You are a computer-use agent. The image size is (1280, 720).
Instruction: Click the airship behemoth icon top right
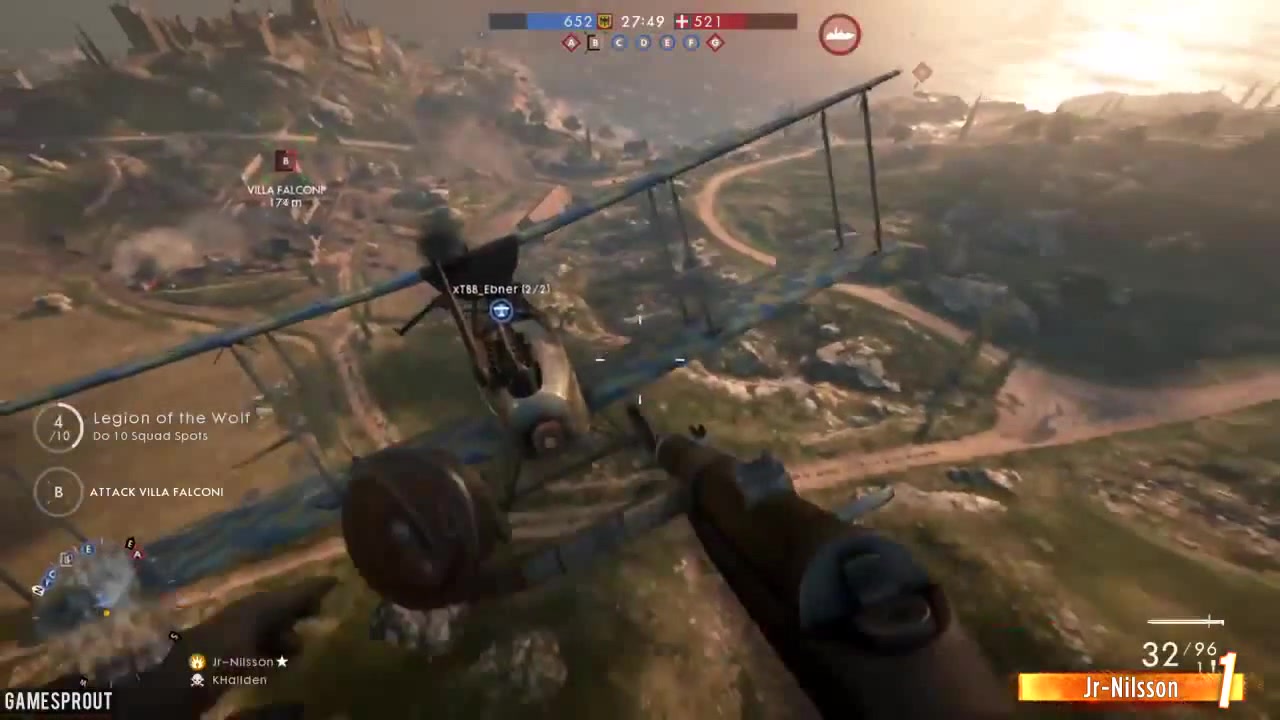pos(839,34)
